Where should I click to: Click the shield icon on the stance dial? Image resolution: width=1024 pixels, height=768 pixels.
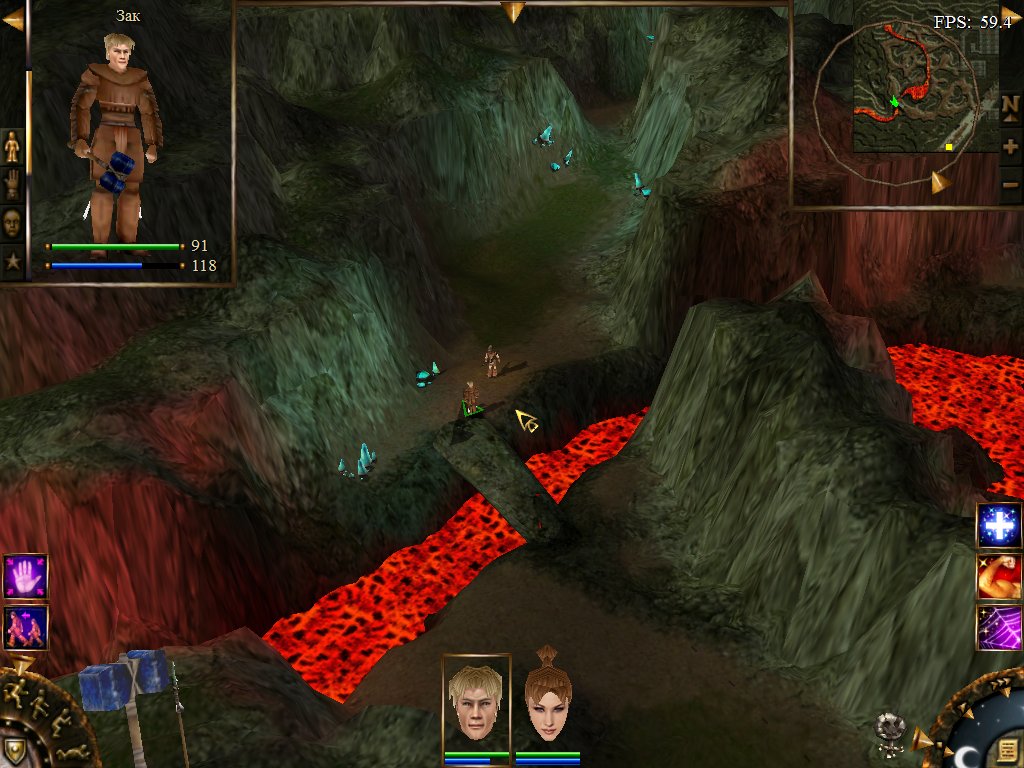coord(16,750)
